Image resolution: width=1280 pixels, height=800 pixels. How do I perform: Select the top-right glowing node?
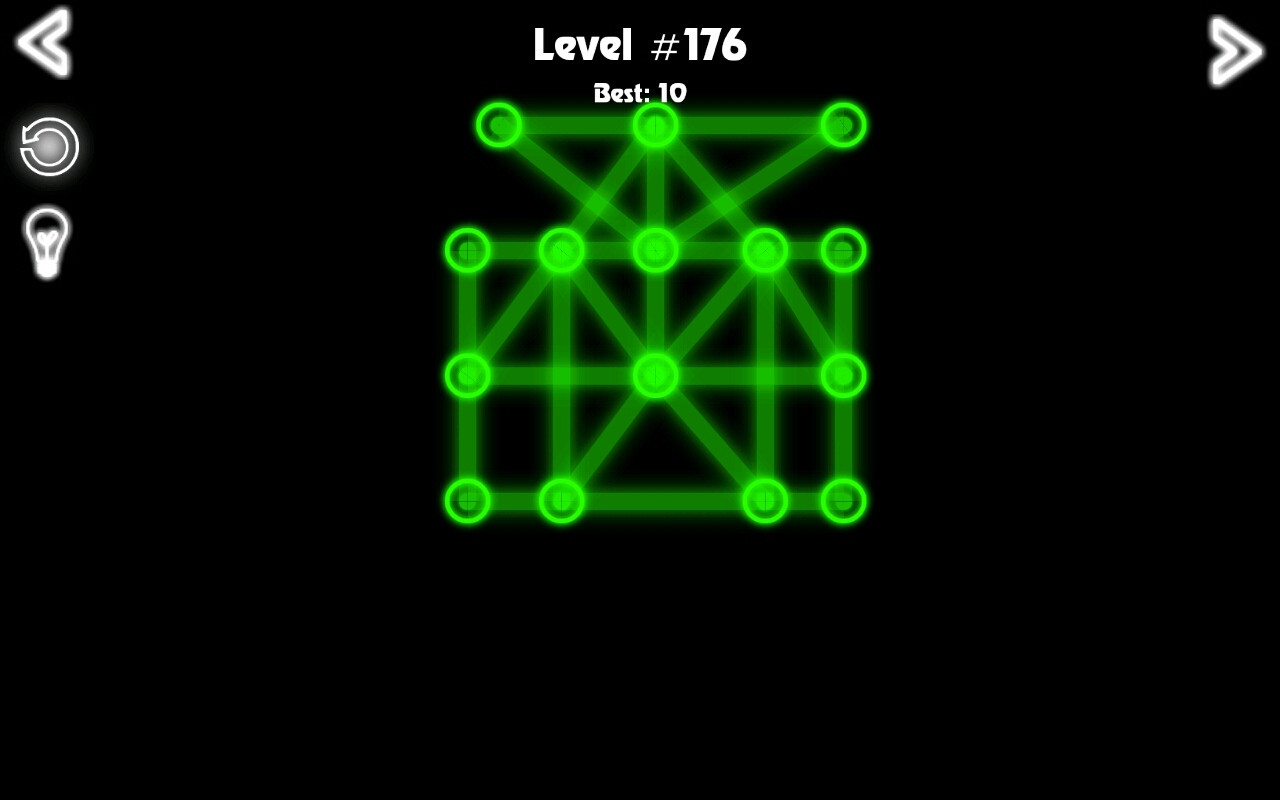point(843,125)
